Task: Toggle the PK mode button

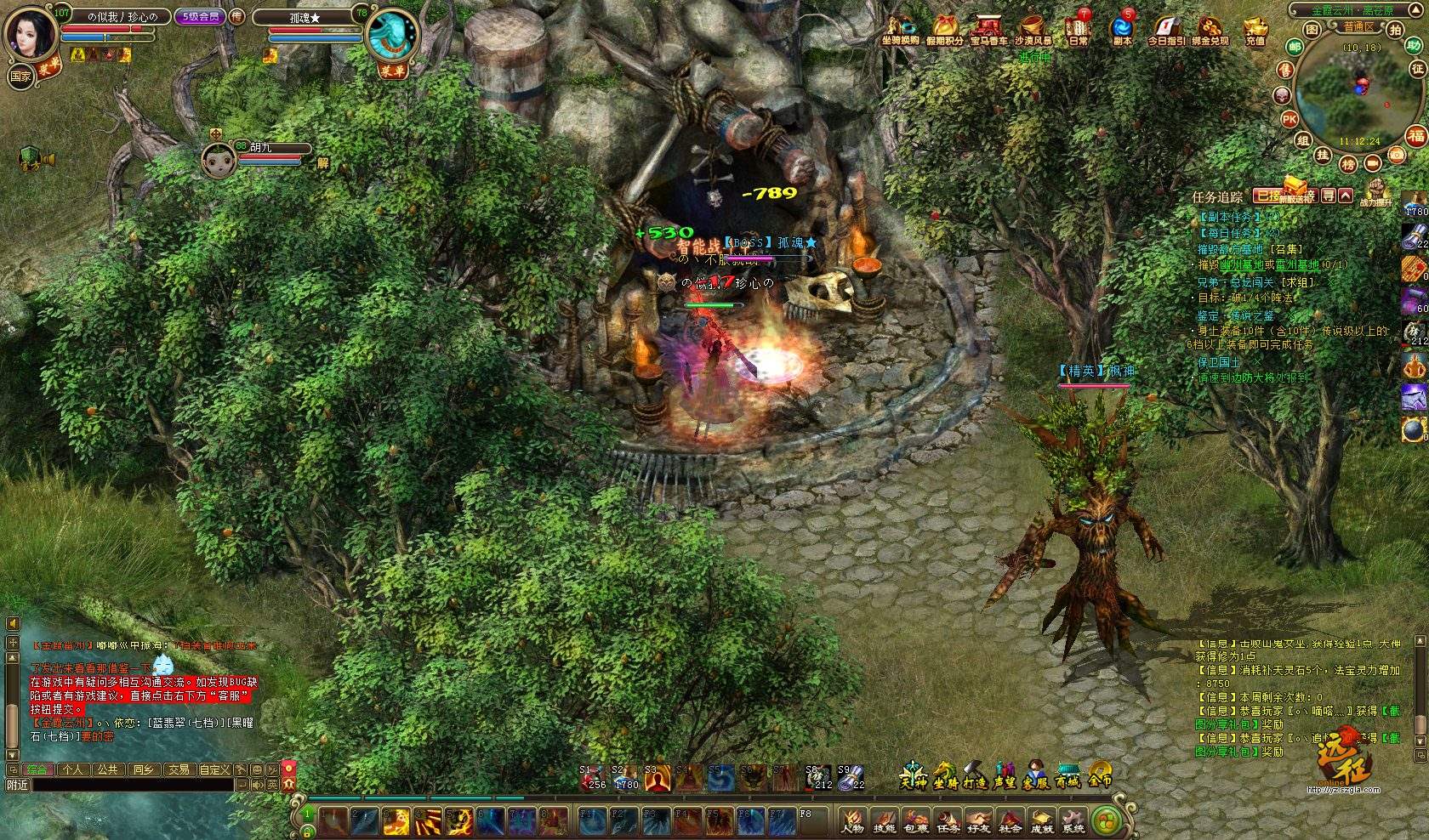Action: click(x=1290, y=120)
